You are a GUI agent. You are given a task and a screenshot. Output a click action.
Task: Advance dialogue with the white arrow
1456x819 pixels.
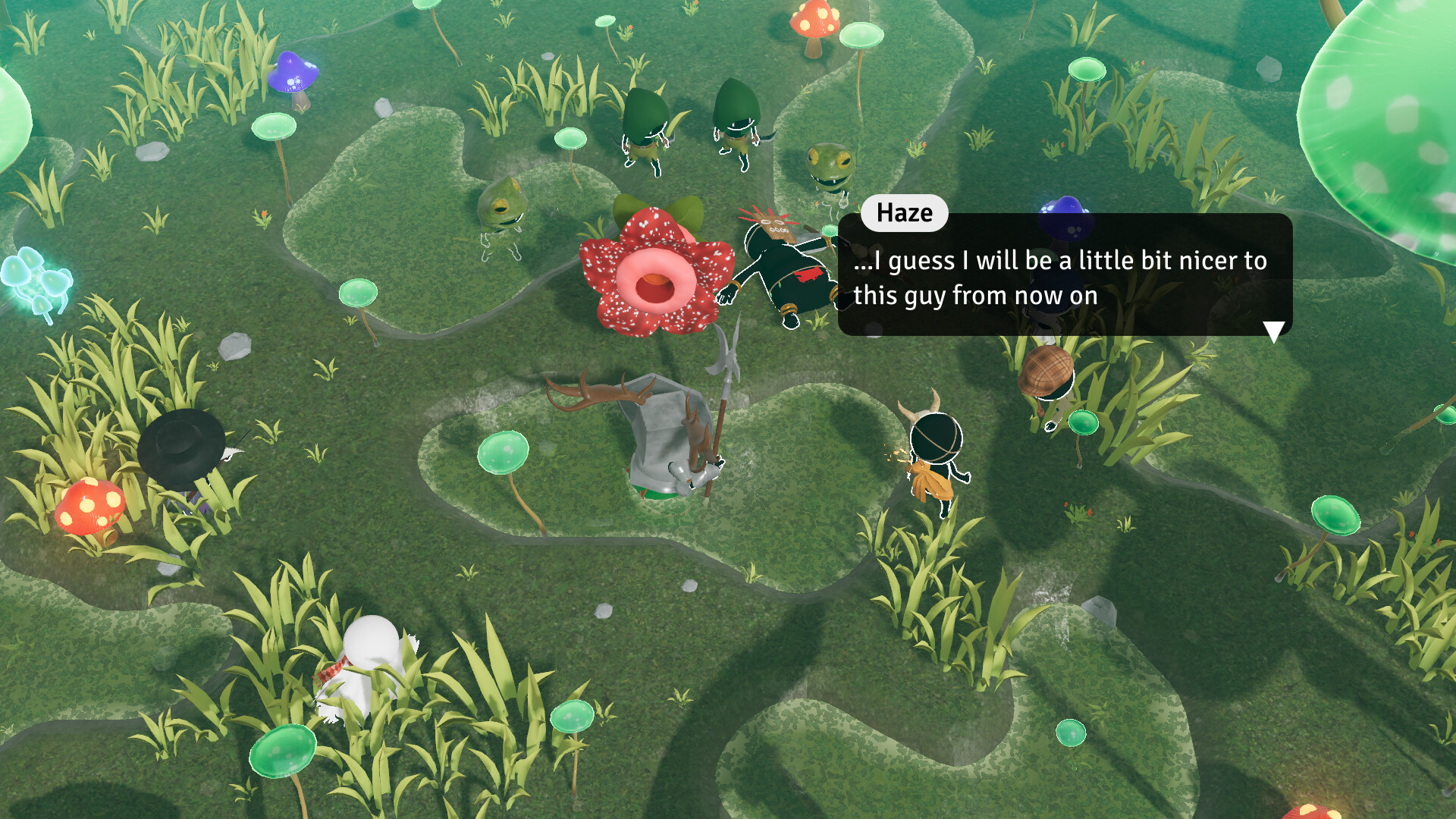tap(1273, 331)
